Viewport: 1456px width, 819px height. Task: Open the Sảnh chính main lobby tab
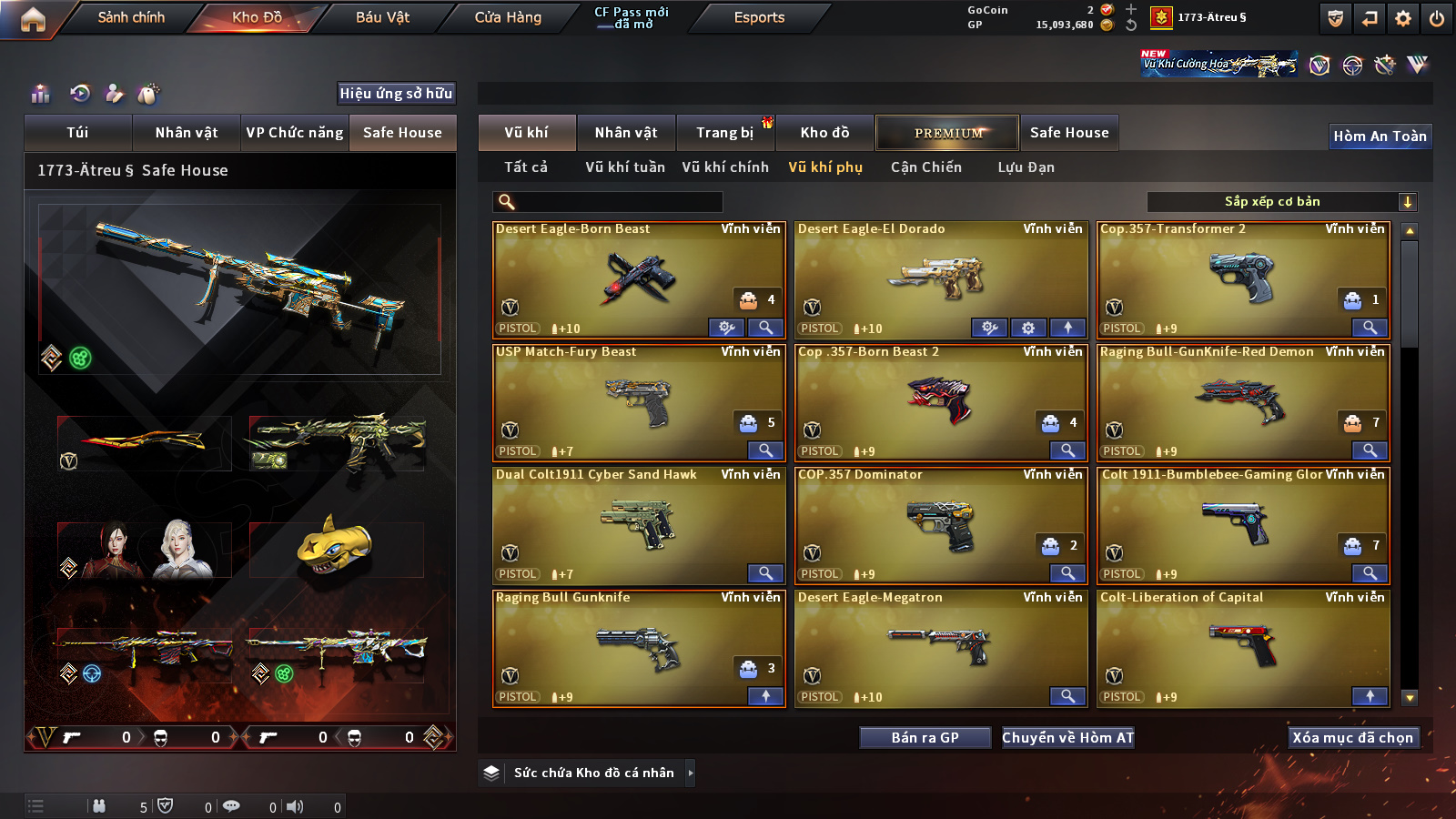(131, 17)
